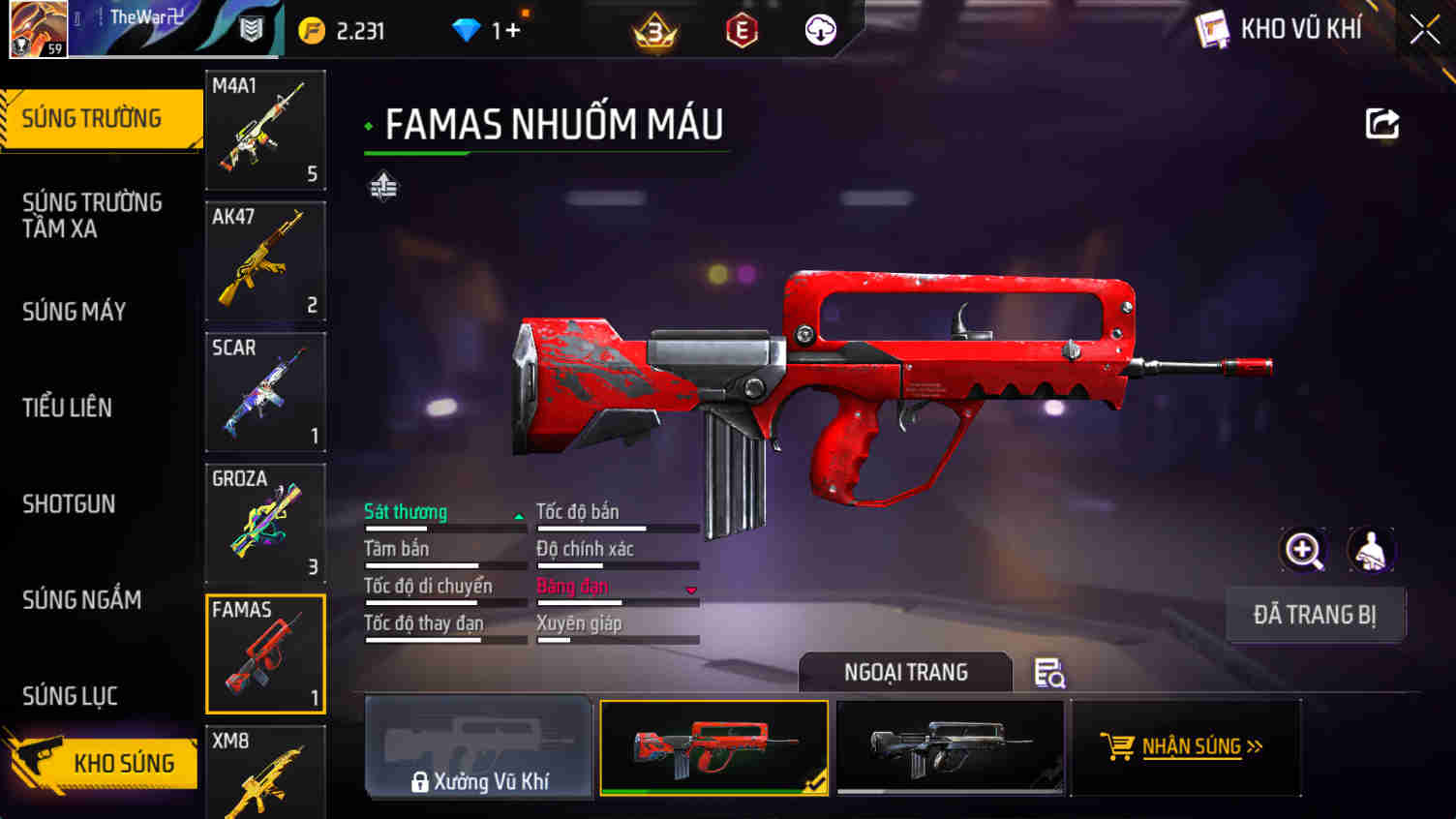
Task: Open the Súng Lục category
Action: [x=70, y=696]
